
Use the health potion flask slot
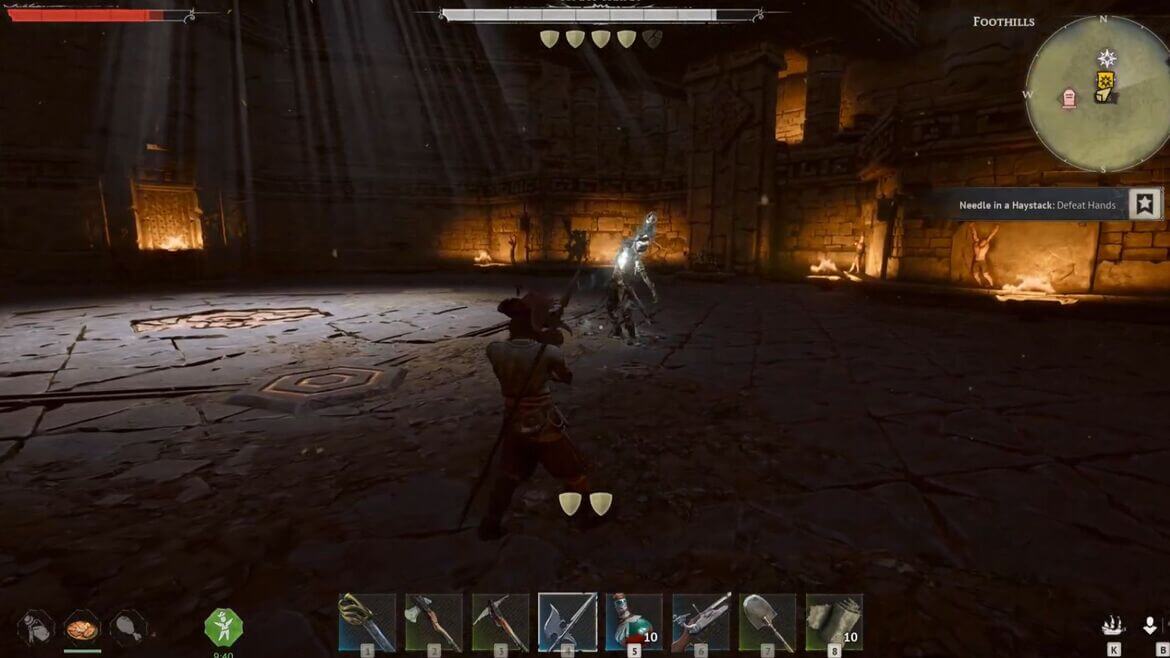(634, 622)
